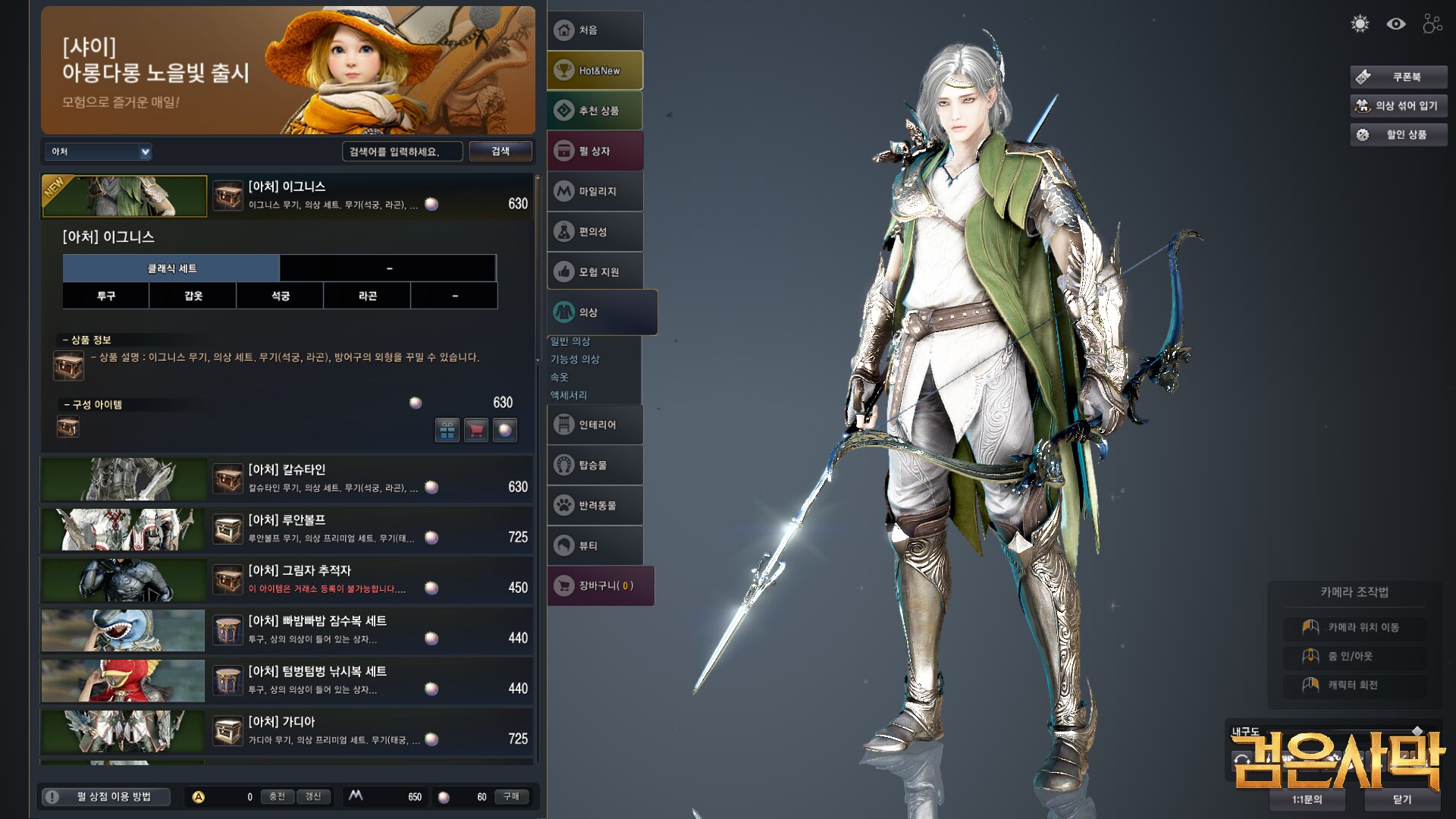Open the 장바구니 shopping cart
Screen dimensions: 1456x819
pyautogui.click(x=600, y=585)
